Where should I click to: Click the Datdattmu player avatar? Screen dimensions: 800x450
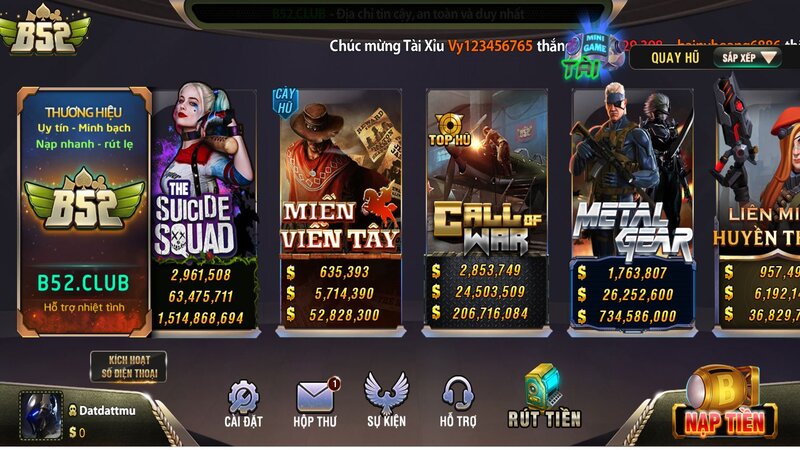coord(41,415)
